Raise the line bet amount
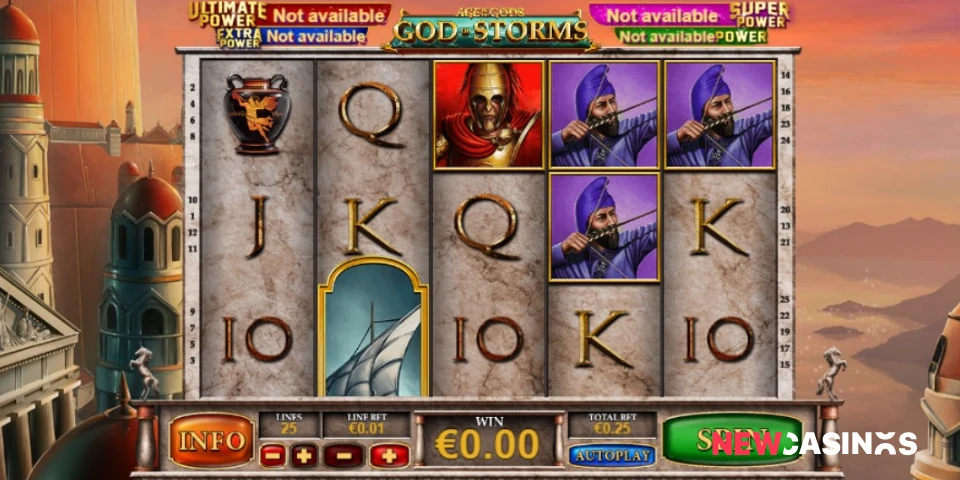 coord(389,456)
